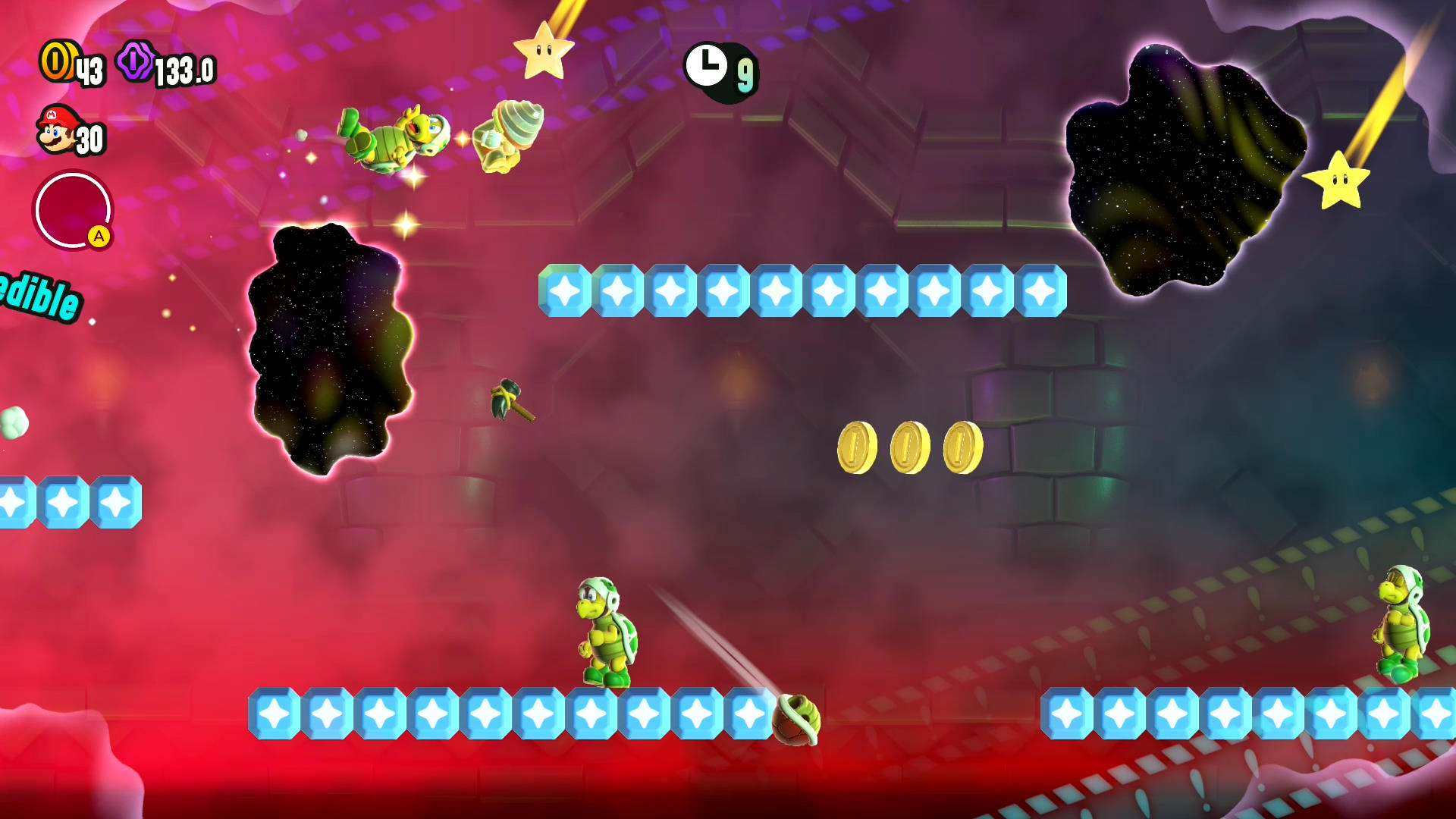The height and width of the screenshot is (819, 1456).
Task: Click the purple flower coin icon
Action: [x=135, y=61]
